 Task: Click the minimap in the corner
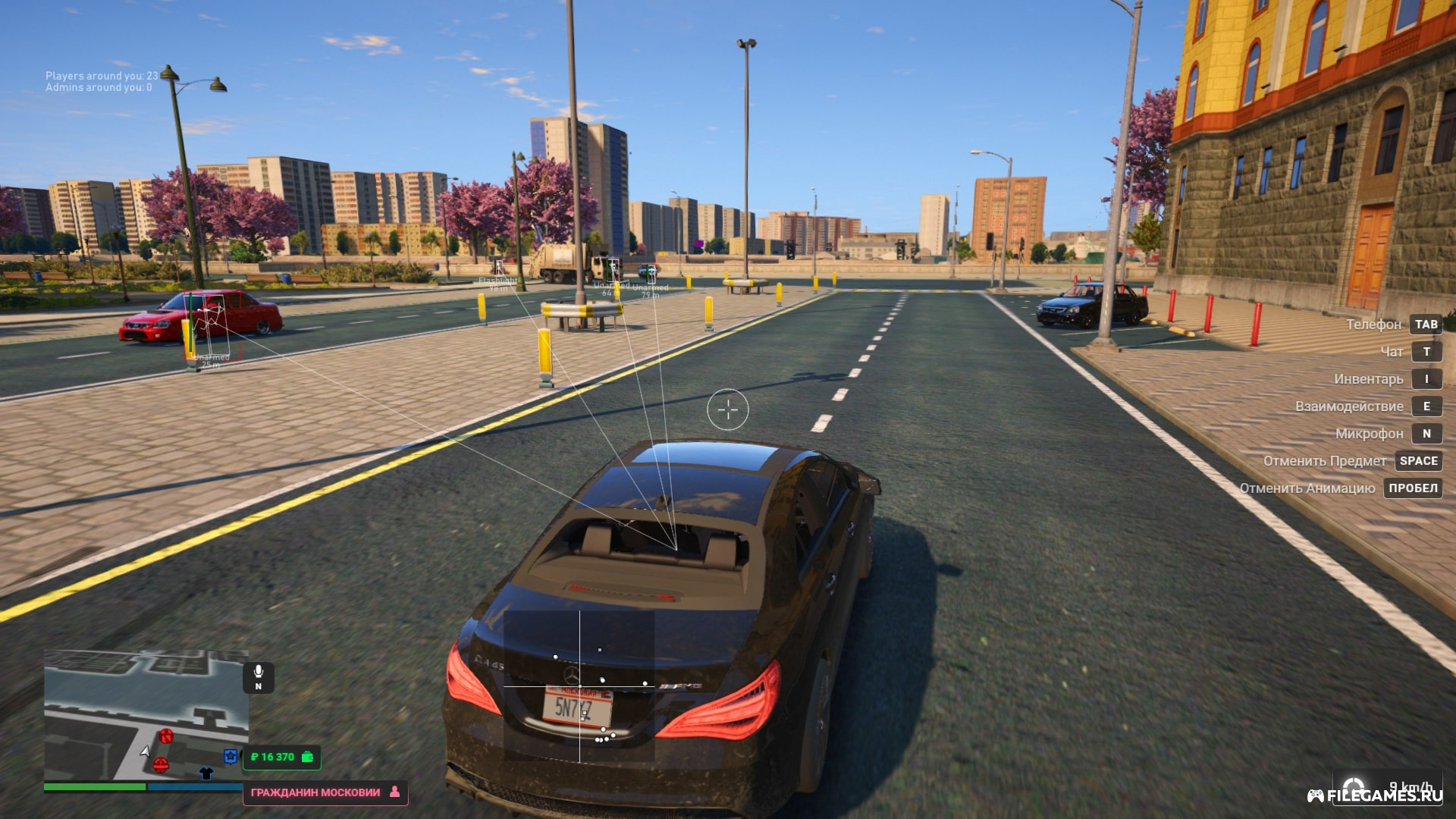tap(146, 714)
